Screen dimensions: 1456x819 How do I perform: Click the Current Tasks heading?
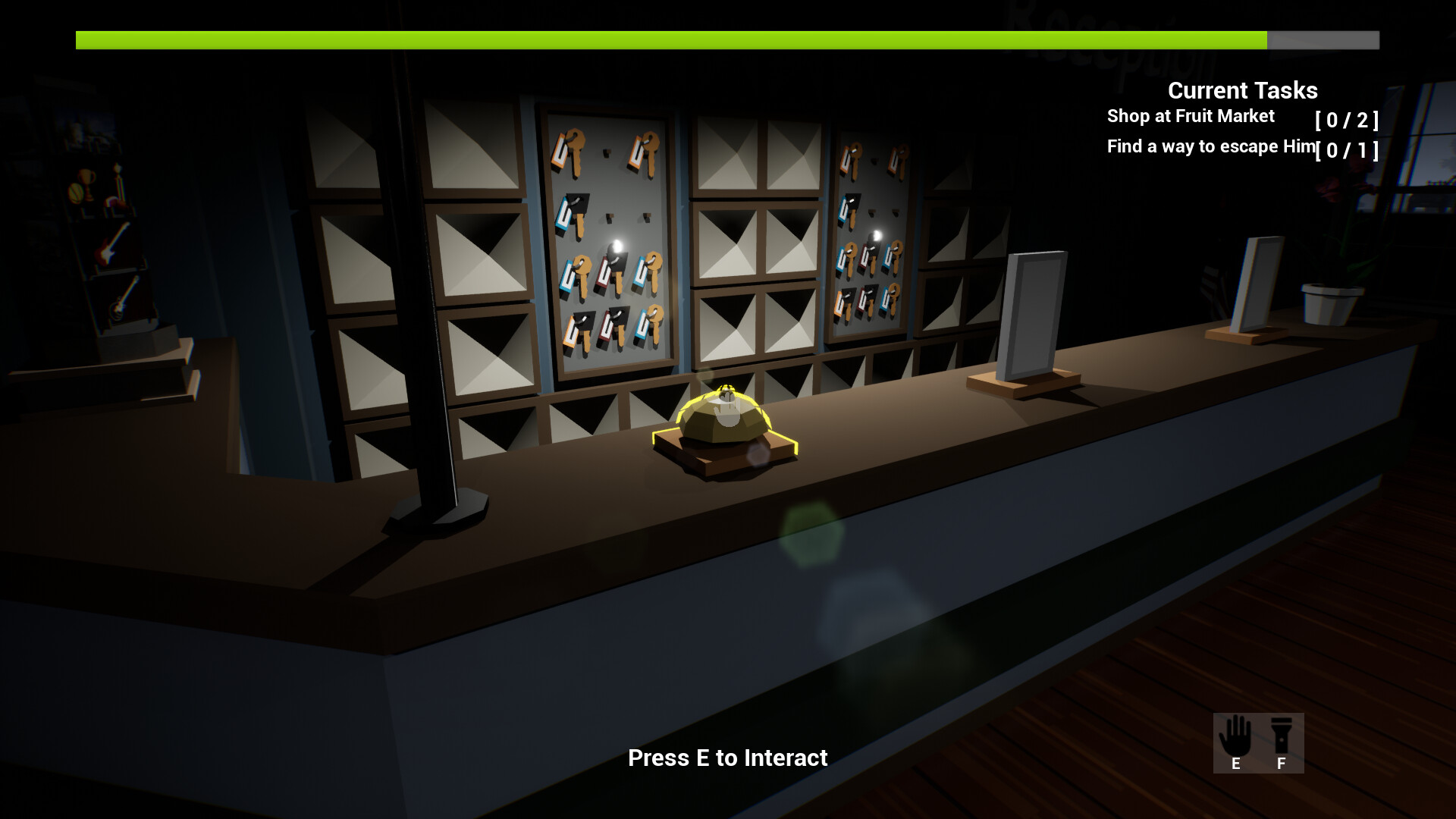[1241, 90]
